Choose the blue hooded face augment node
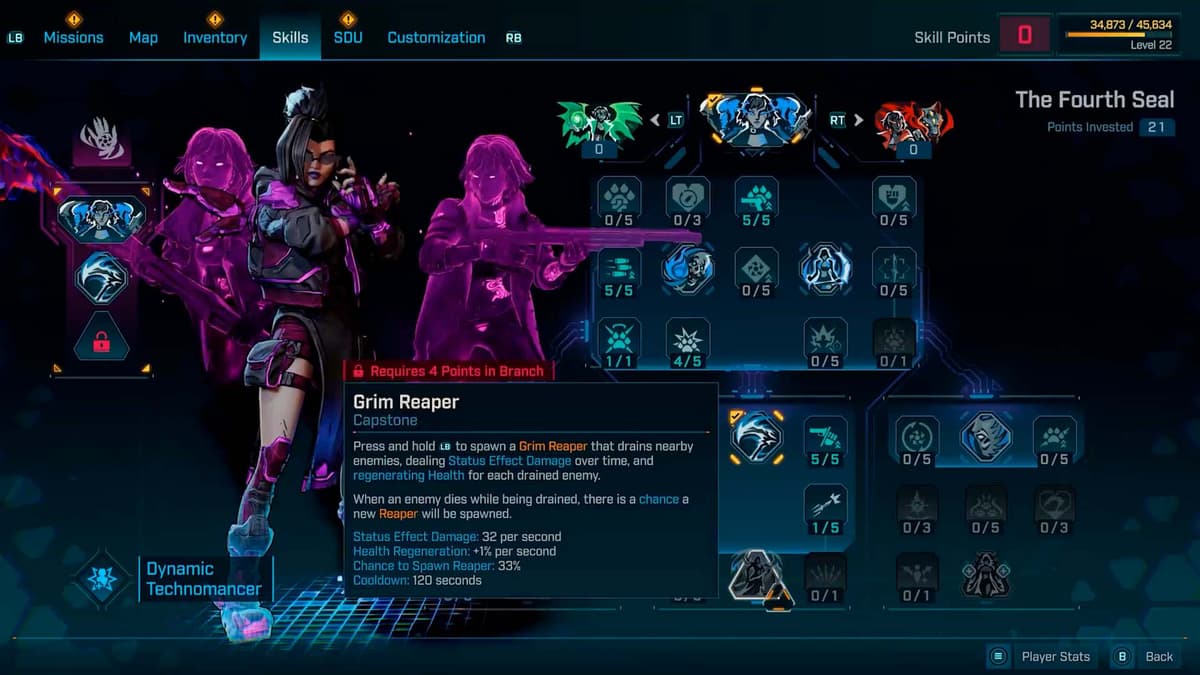 point(986,437)
